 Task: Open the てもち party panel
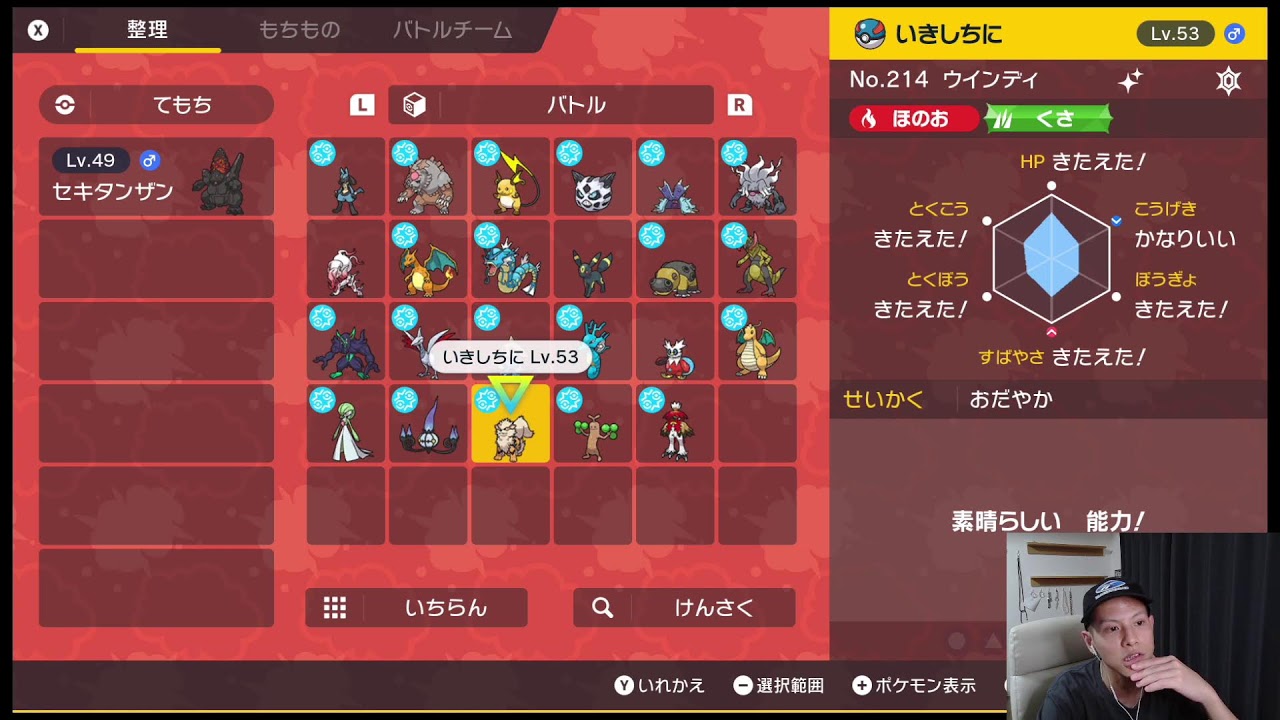[155, 104]
